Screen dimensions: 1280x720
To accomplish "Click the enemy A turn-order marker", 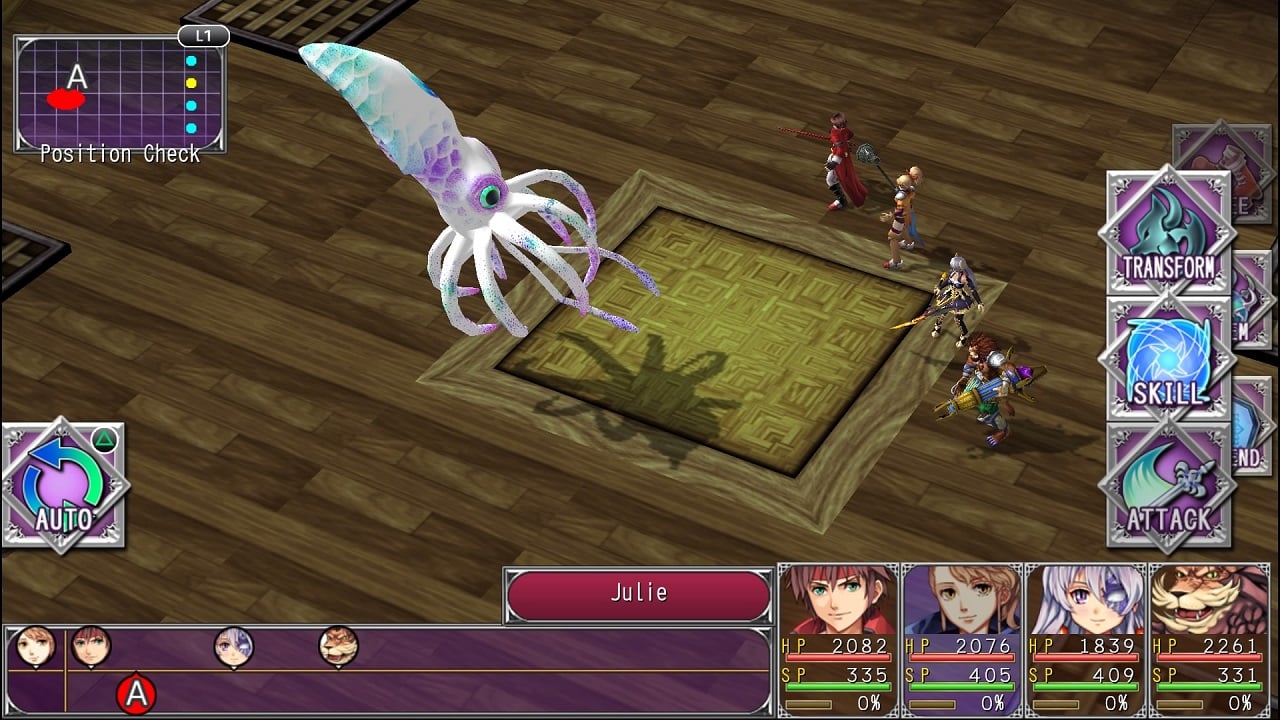I will click(x=136, y=694).
